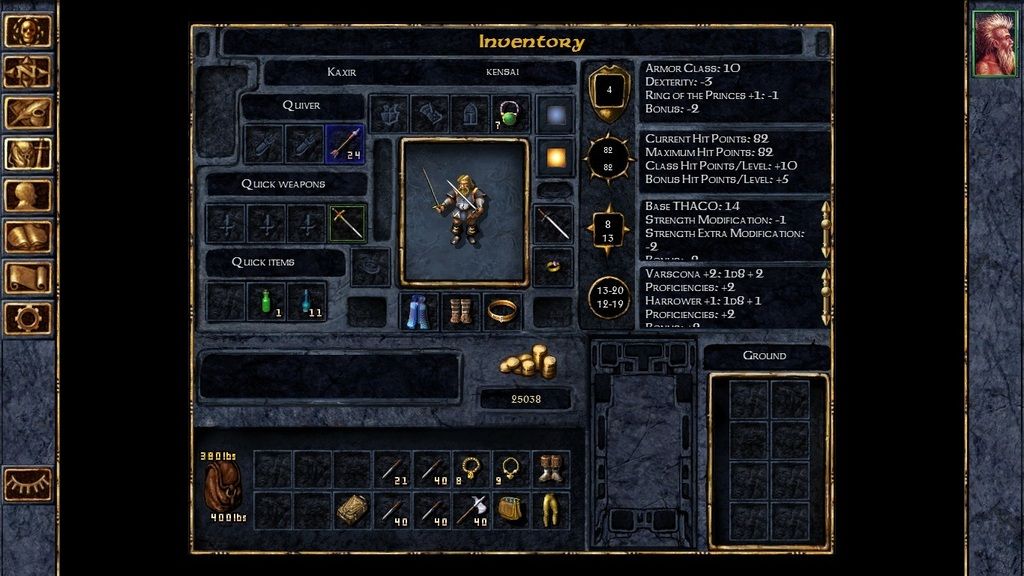Select Kaxir's character portrait
The width and height of the screenshot is (1024, 576).
pyautogui.click(x=994, y=44)
